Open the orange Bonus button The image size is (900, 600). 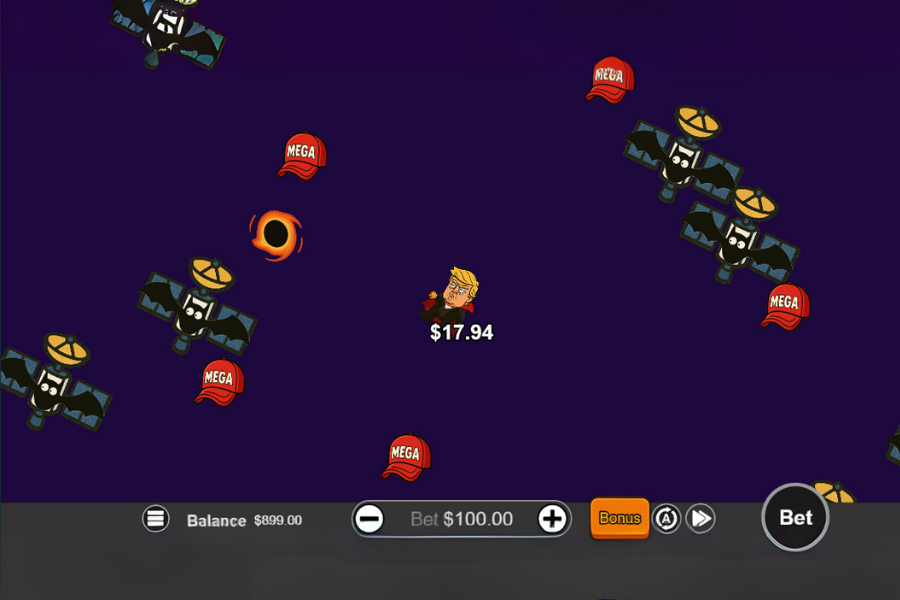click(x=620, y=518)
